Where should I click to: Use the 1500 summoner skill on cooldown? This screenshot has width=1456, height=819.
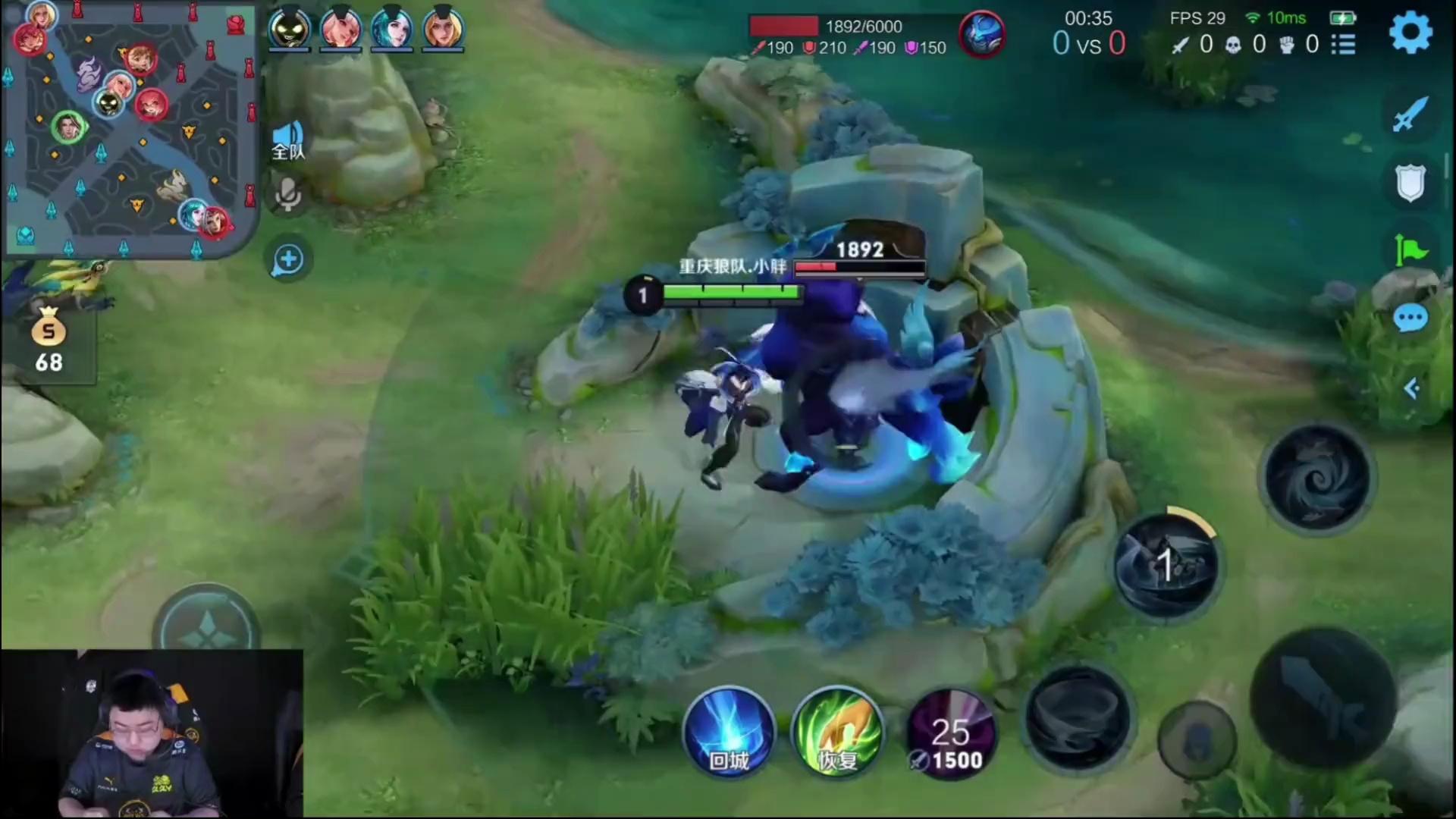coord(951,734)
